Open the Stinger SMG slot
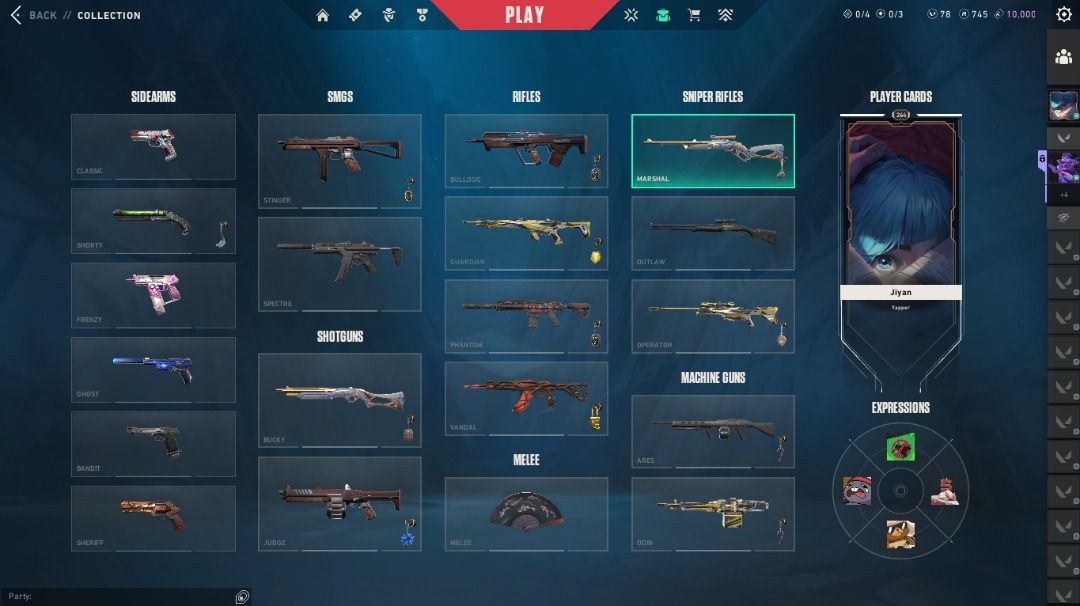 coord(339,160)
